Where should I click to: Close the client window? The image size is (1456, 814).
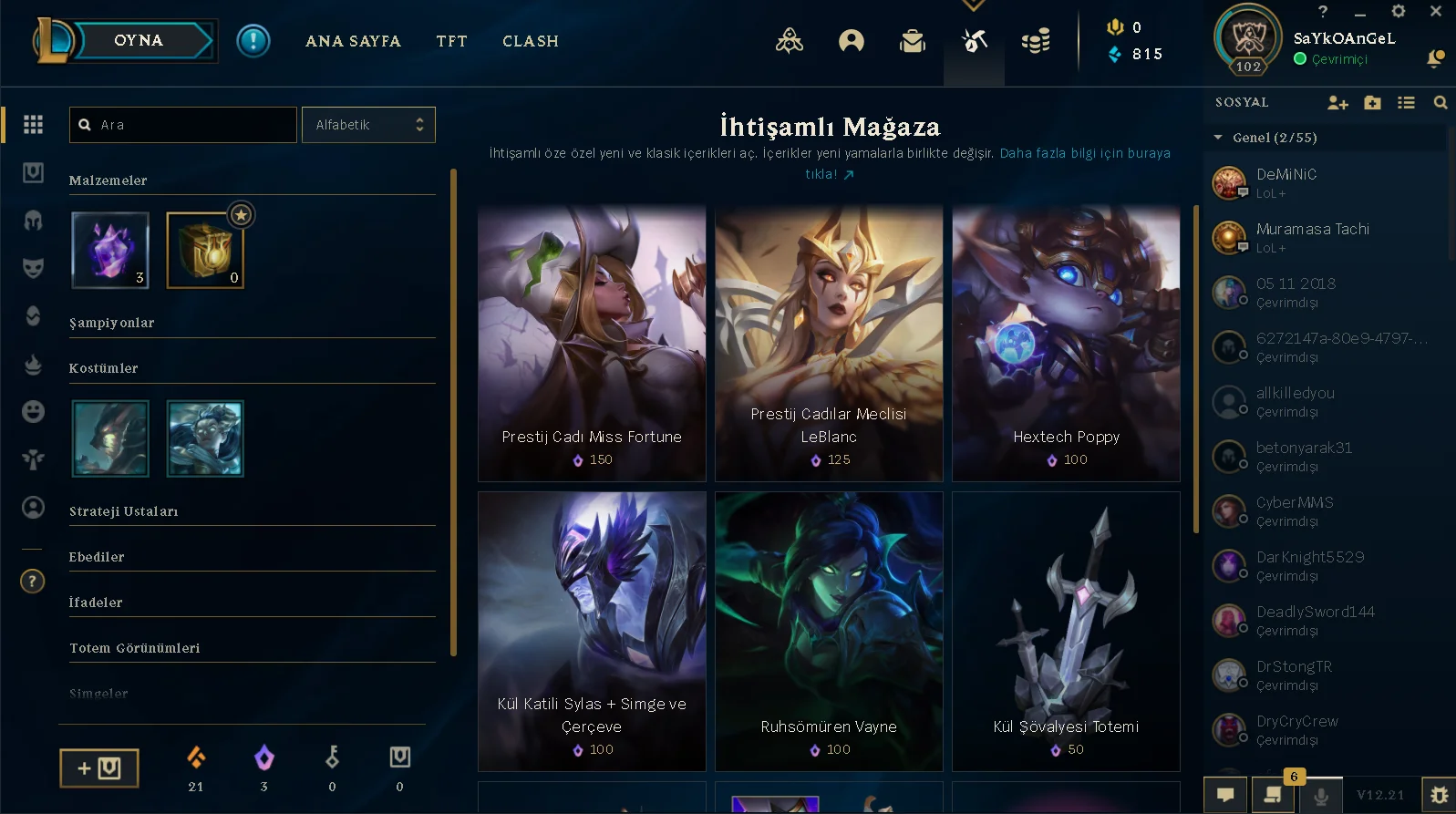[x=1435, y=12]
